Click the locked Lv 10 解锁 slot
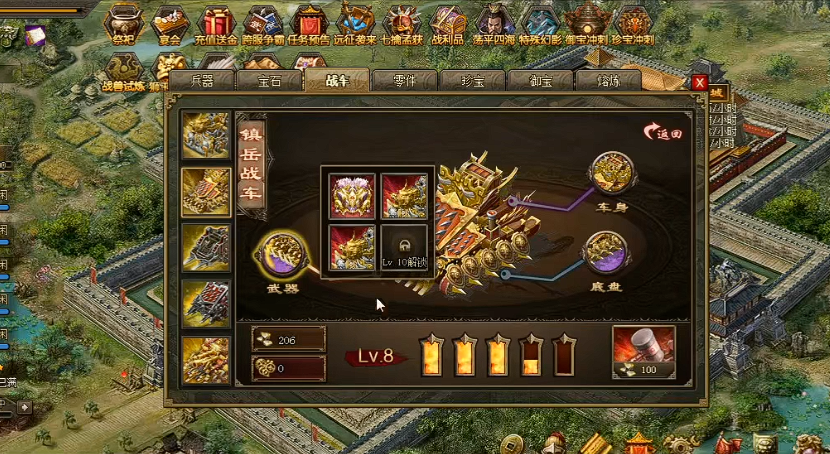This screenshot has width=830, height=454. [x=405, y=247]
